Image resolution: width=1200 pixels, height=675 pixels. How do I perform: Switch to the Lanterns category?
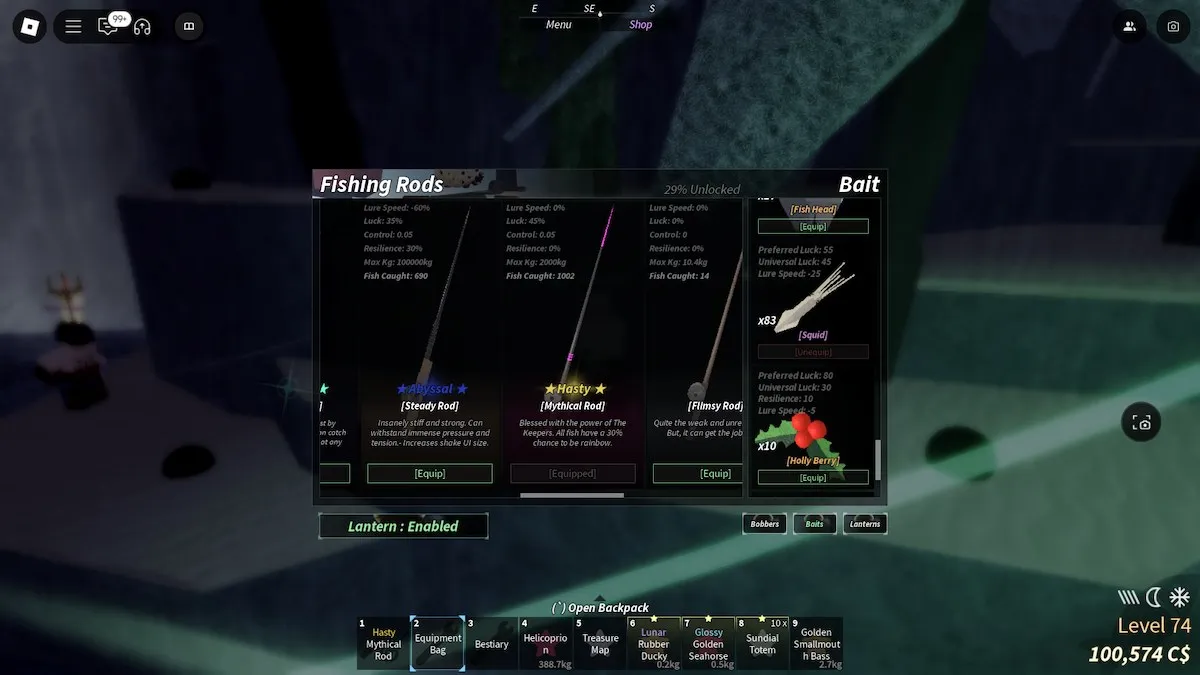(865, 524)
